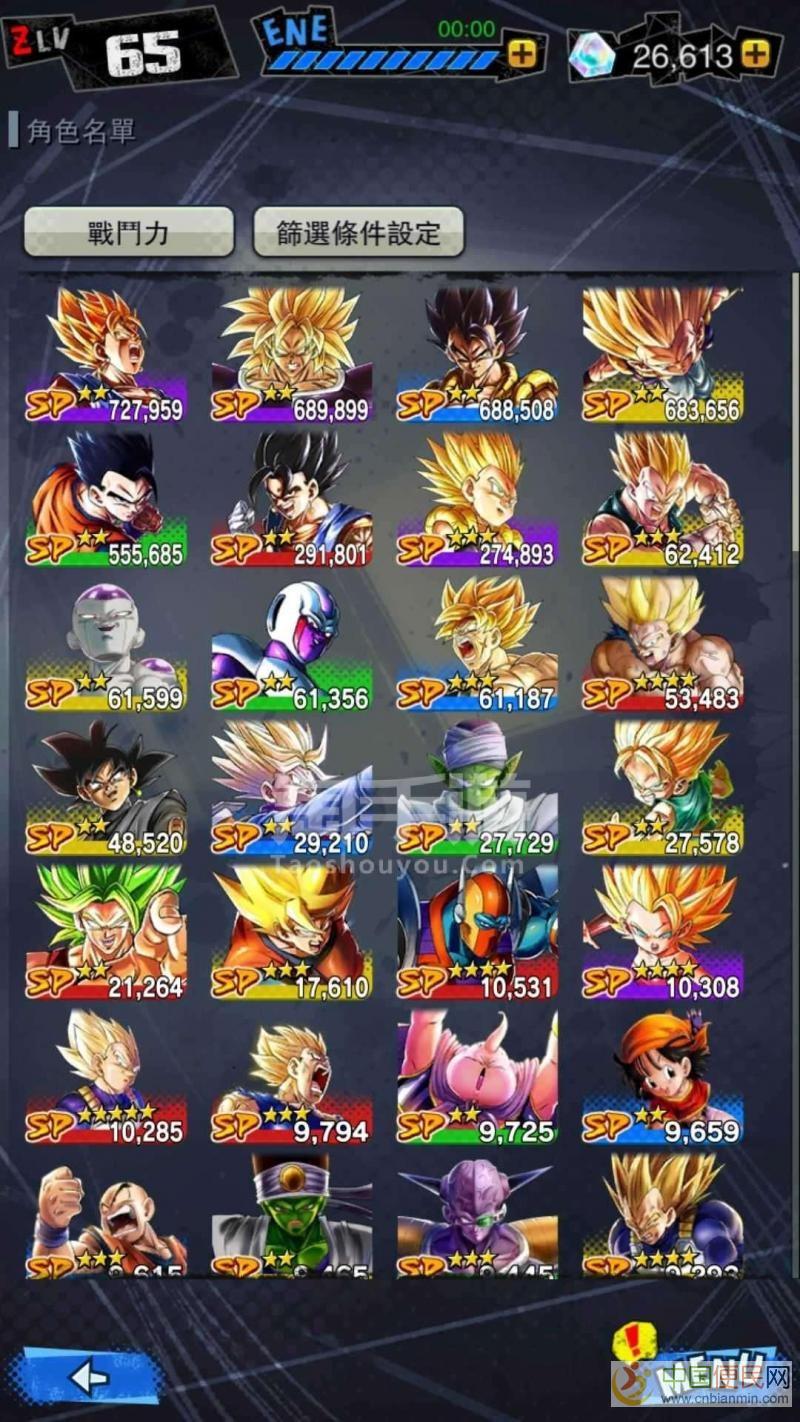
Task: Select the character with 555,685 power
Action: pyautogui.click(x=106, y=498)
